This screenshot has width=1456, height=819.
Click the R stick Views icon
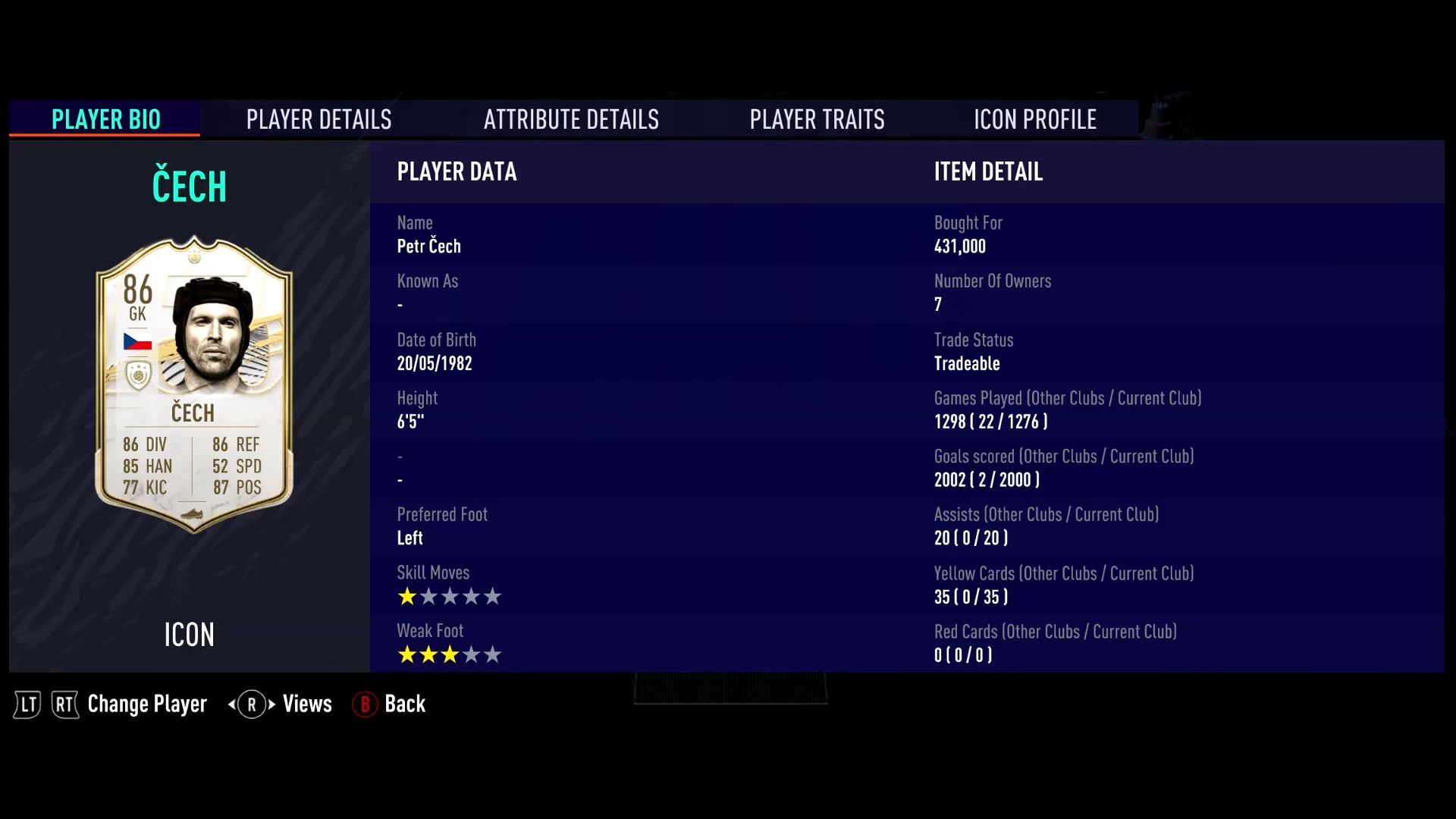(251, 704)
